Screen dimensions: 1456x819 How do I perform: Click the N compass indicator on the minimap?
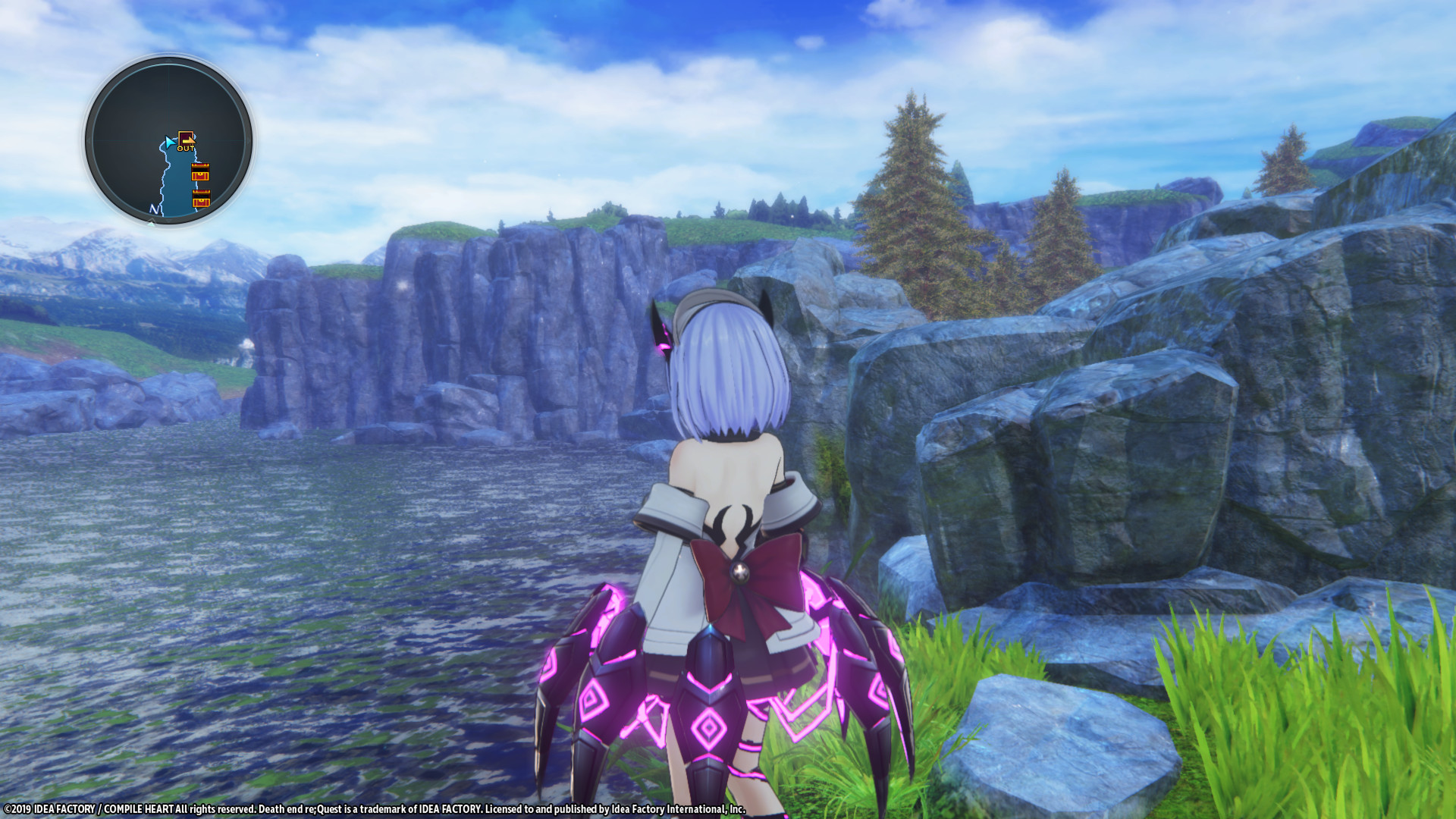(x=154, y=209)
